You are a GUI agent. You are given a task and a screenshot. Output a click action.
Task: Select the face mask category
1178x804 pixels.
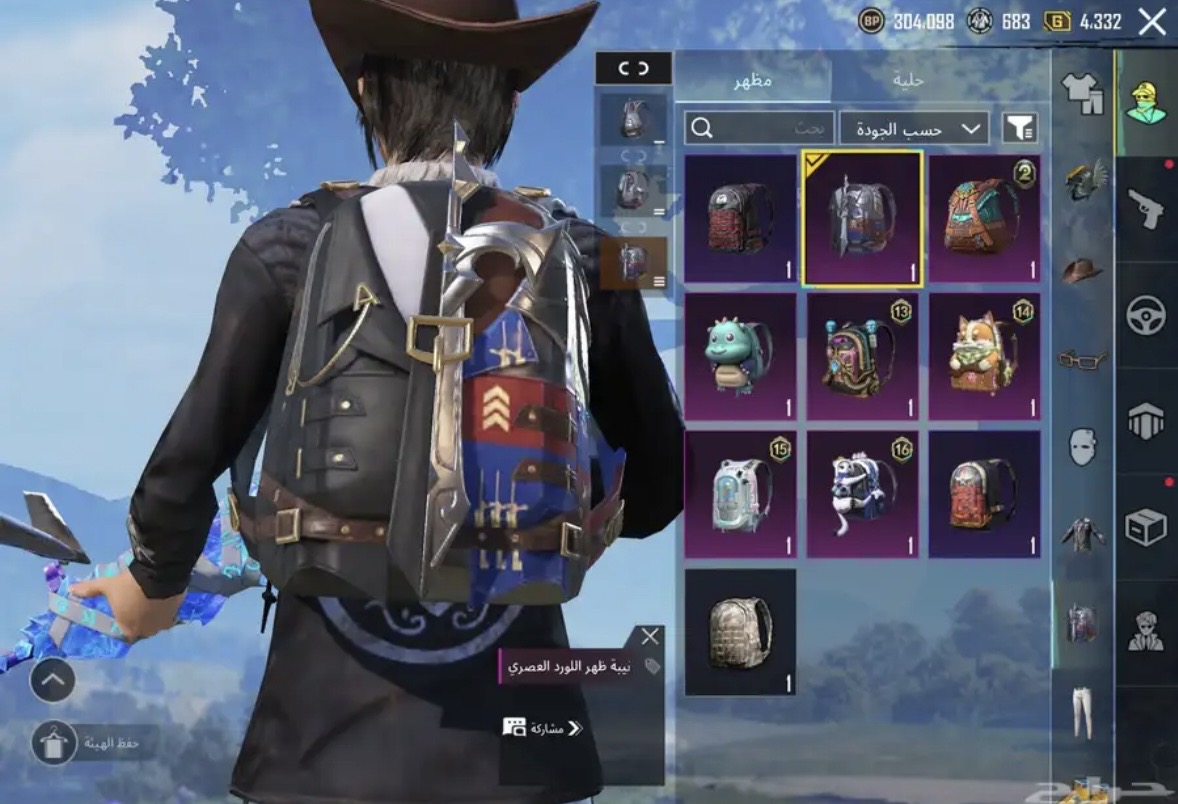click(x=1083, y=447)
